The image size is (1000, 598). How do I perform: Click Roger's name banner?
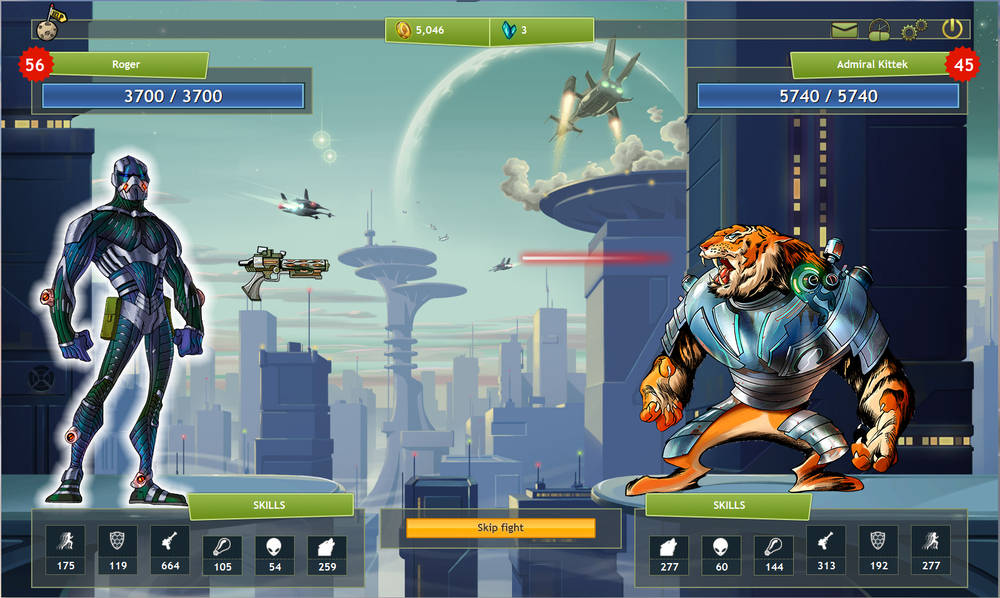(126, 65)
